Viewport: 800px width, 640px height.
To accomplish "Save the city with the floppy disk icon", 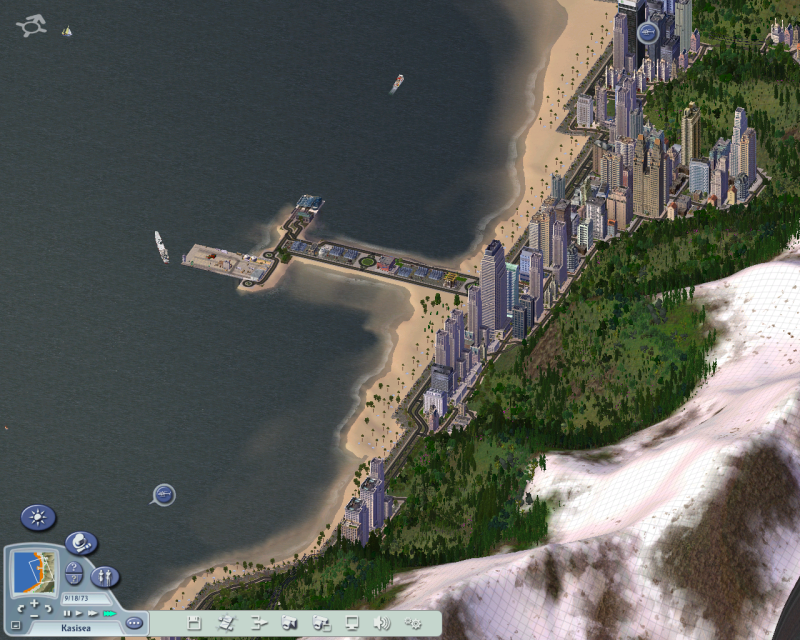I will pyautogui.click(x=194, y=623).
